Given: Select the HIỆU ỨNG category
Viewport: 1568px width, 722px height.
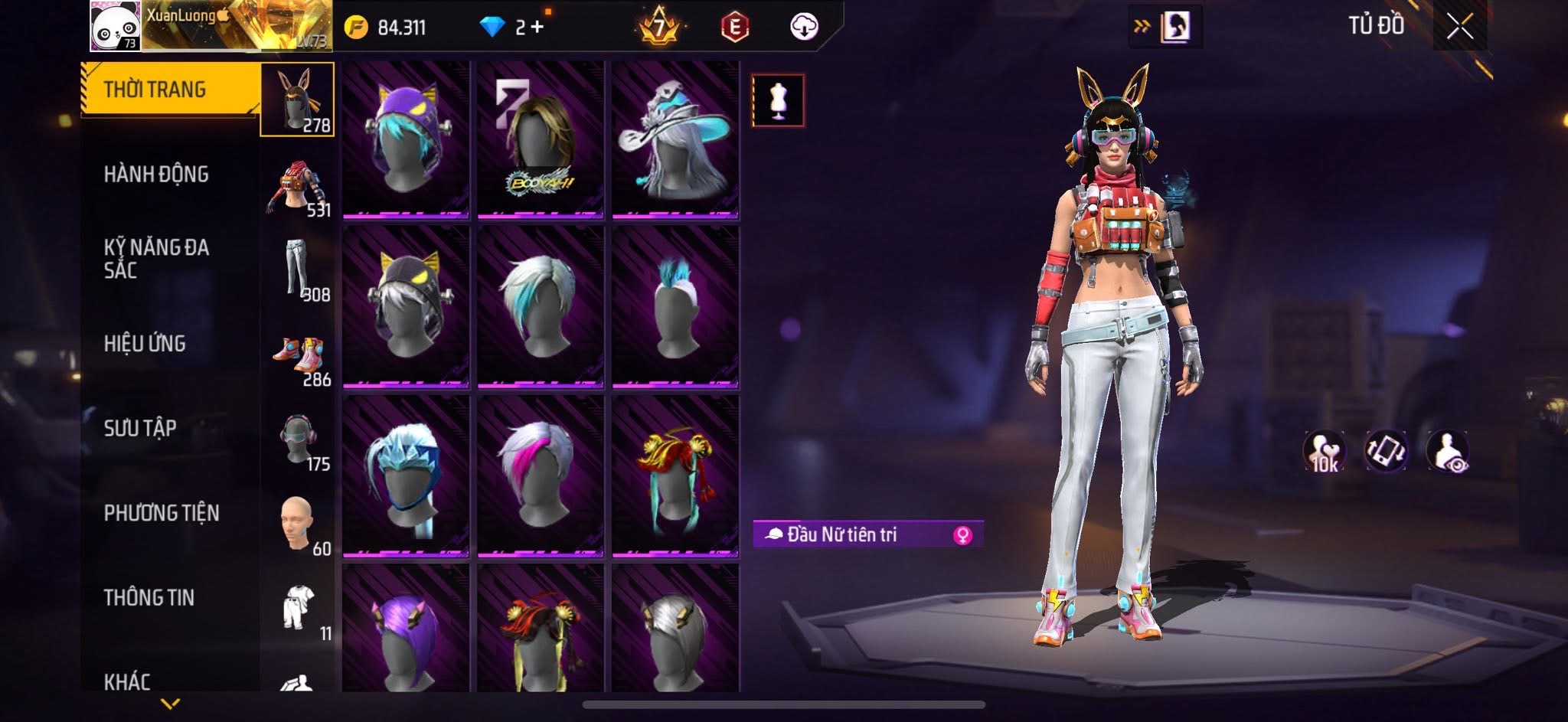Looking at the screenshot, I should (145, 344).
